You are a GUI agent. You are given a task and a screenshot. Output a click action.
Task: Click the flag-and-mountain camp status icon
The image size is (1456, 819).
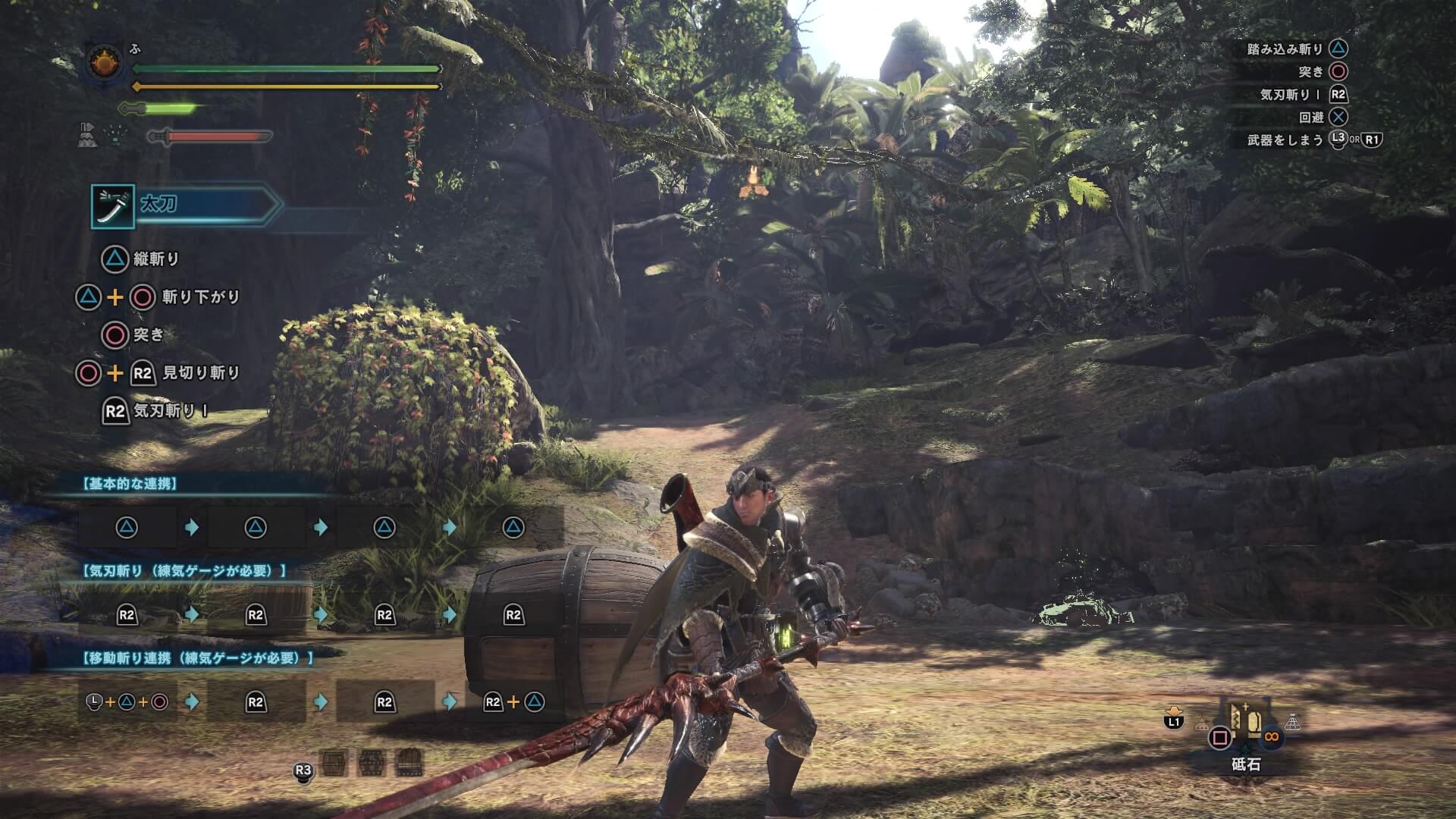coord(86,135)
